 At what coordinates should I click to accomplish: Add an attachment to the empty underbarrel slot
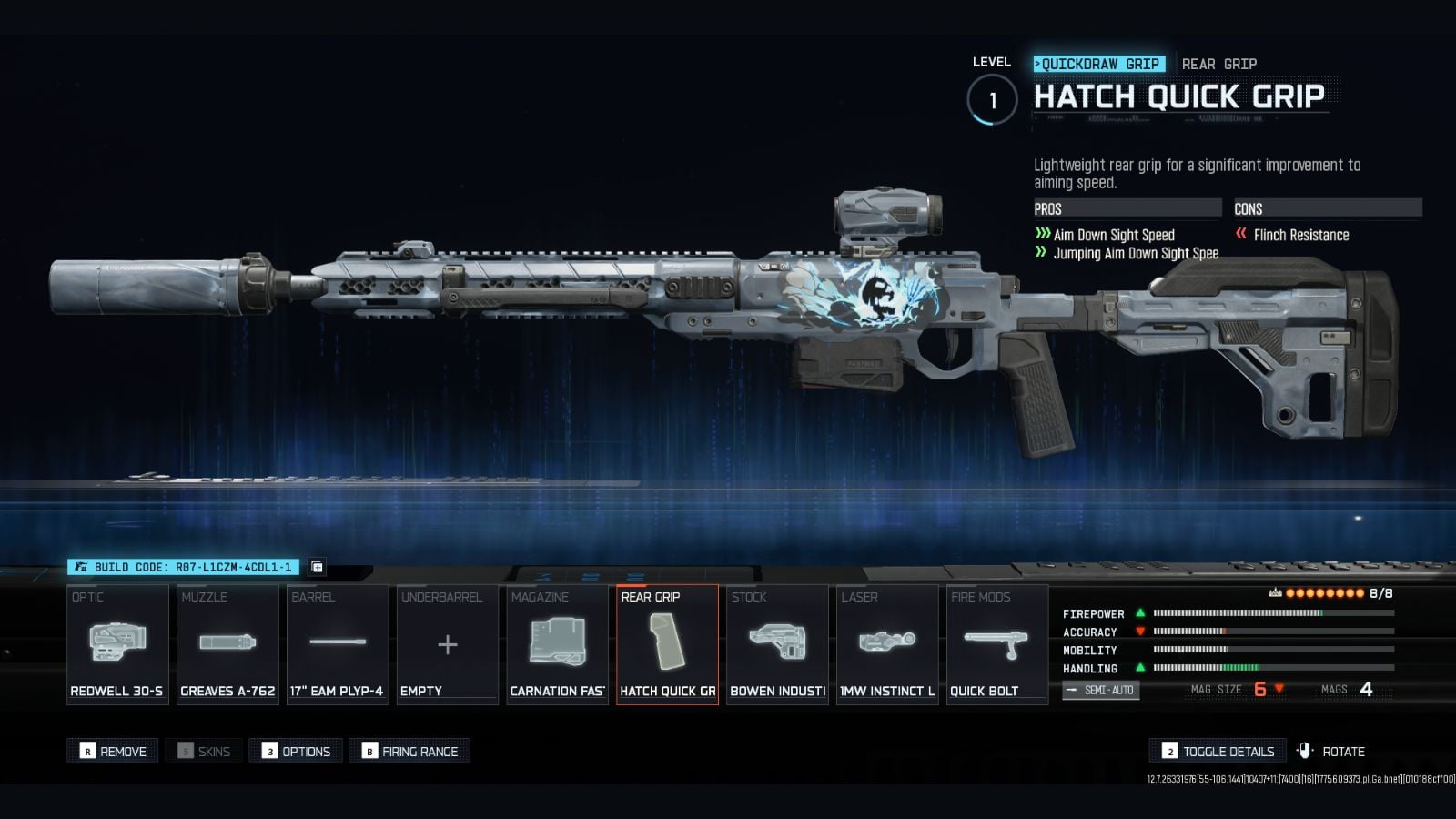447,644
